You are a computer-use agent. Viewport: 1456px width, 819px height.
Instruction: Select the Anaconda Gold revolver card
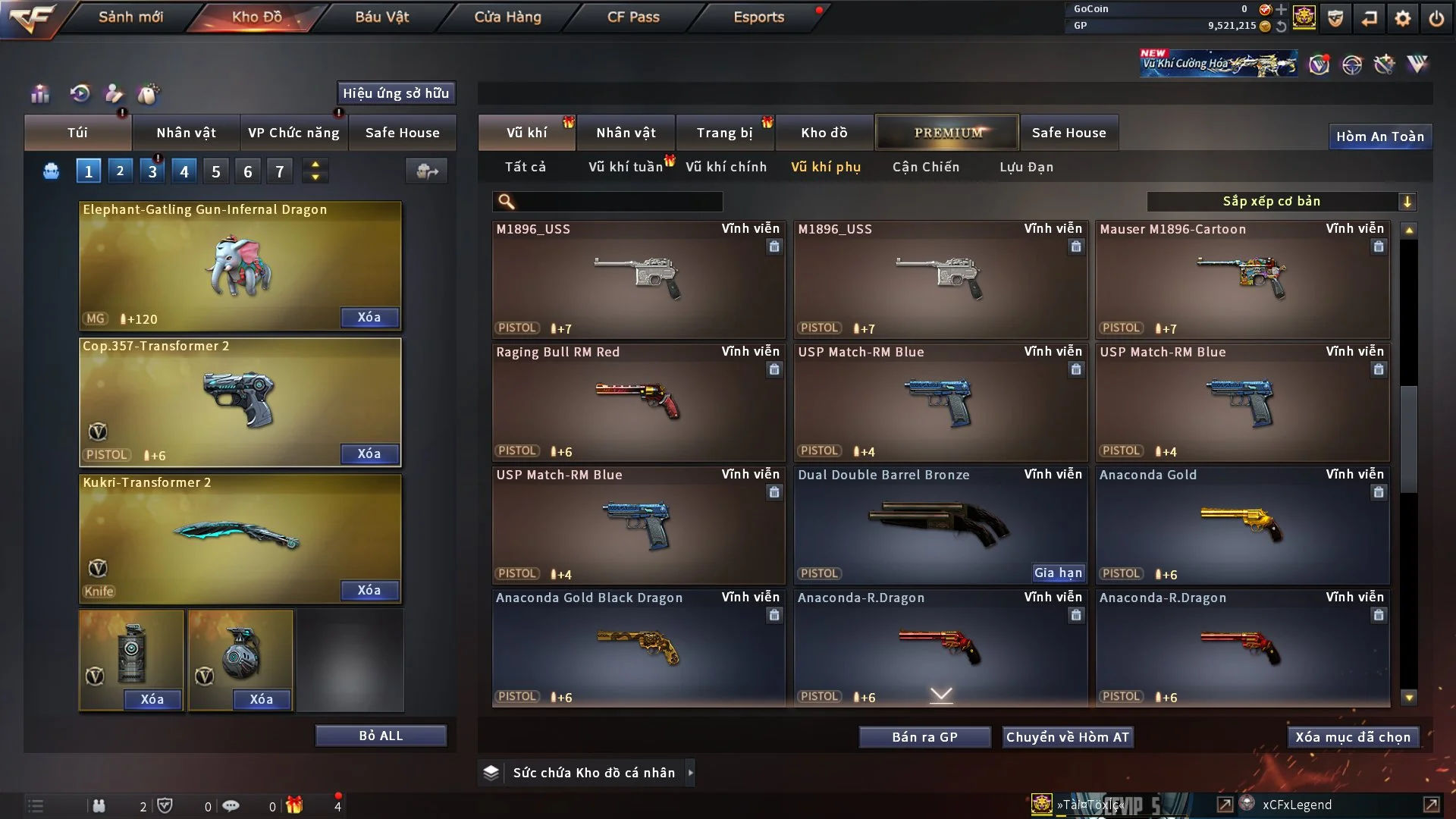1242,525
